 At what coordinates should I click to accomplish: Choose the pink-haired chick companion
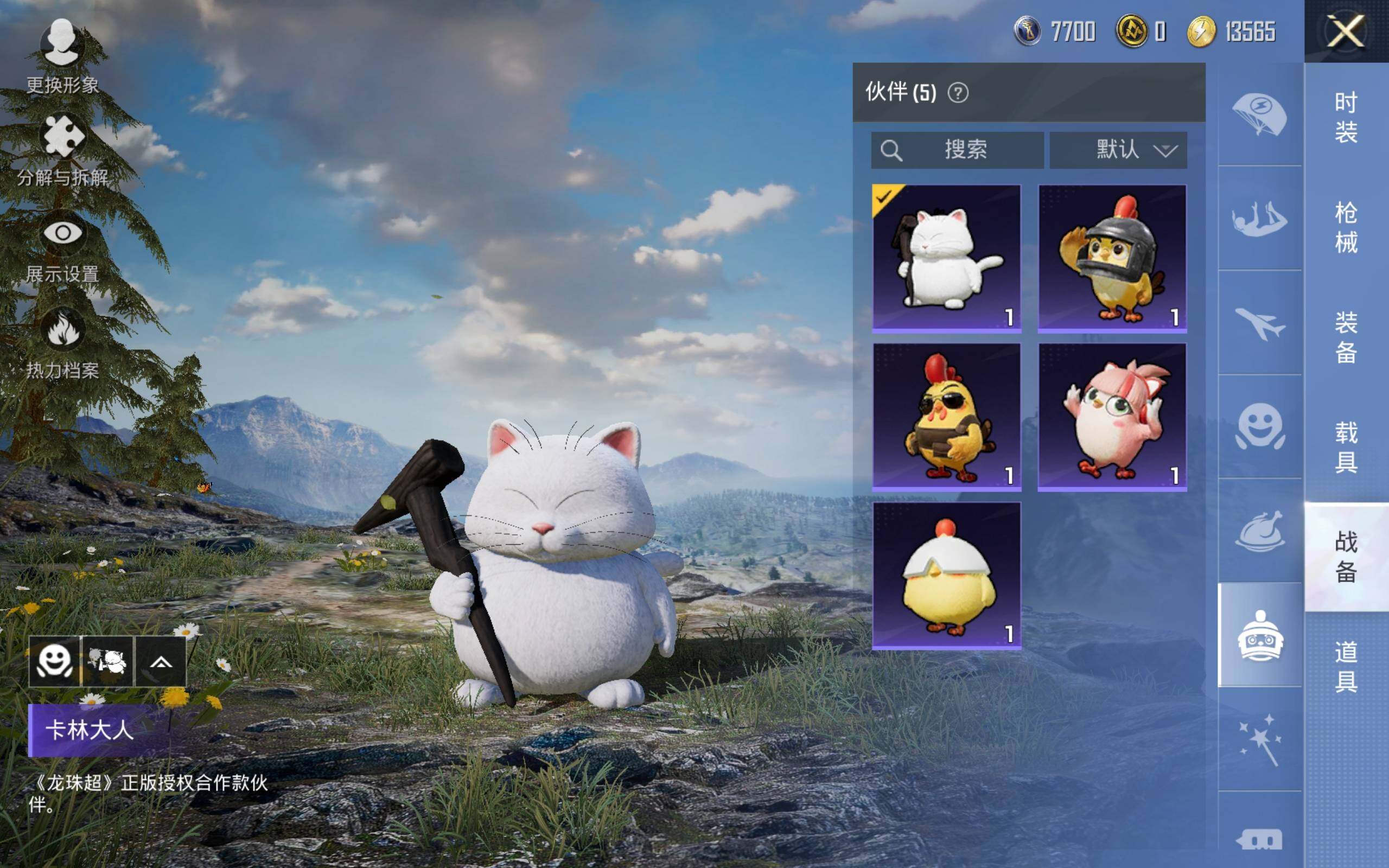click(x=1112, y=417)
